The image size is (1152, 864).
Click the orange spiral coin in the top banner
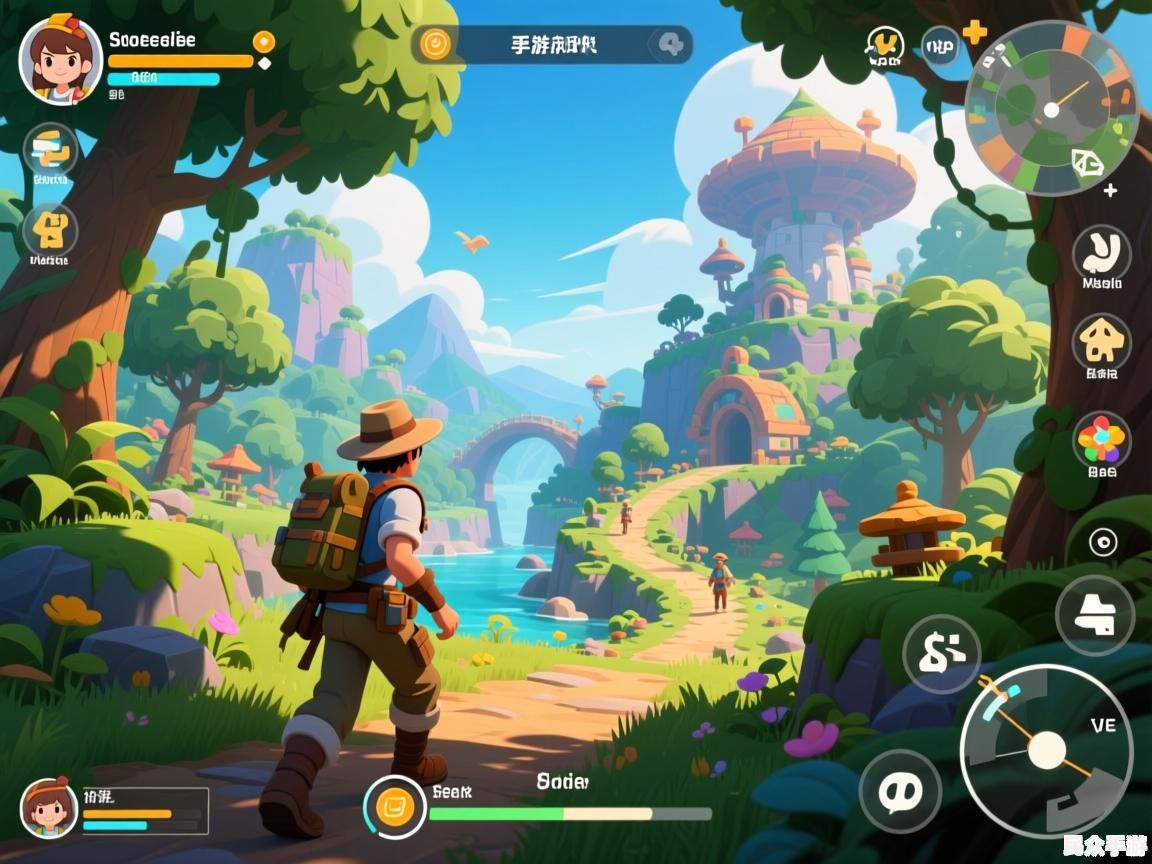coord(436,44)
